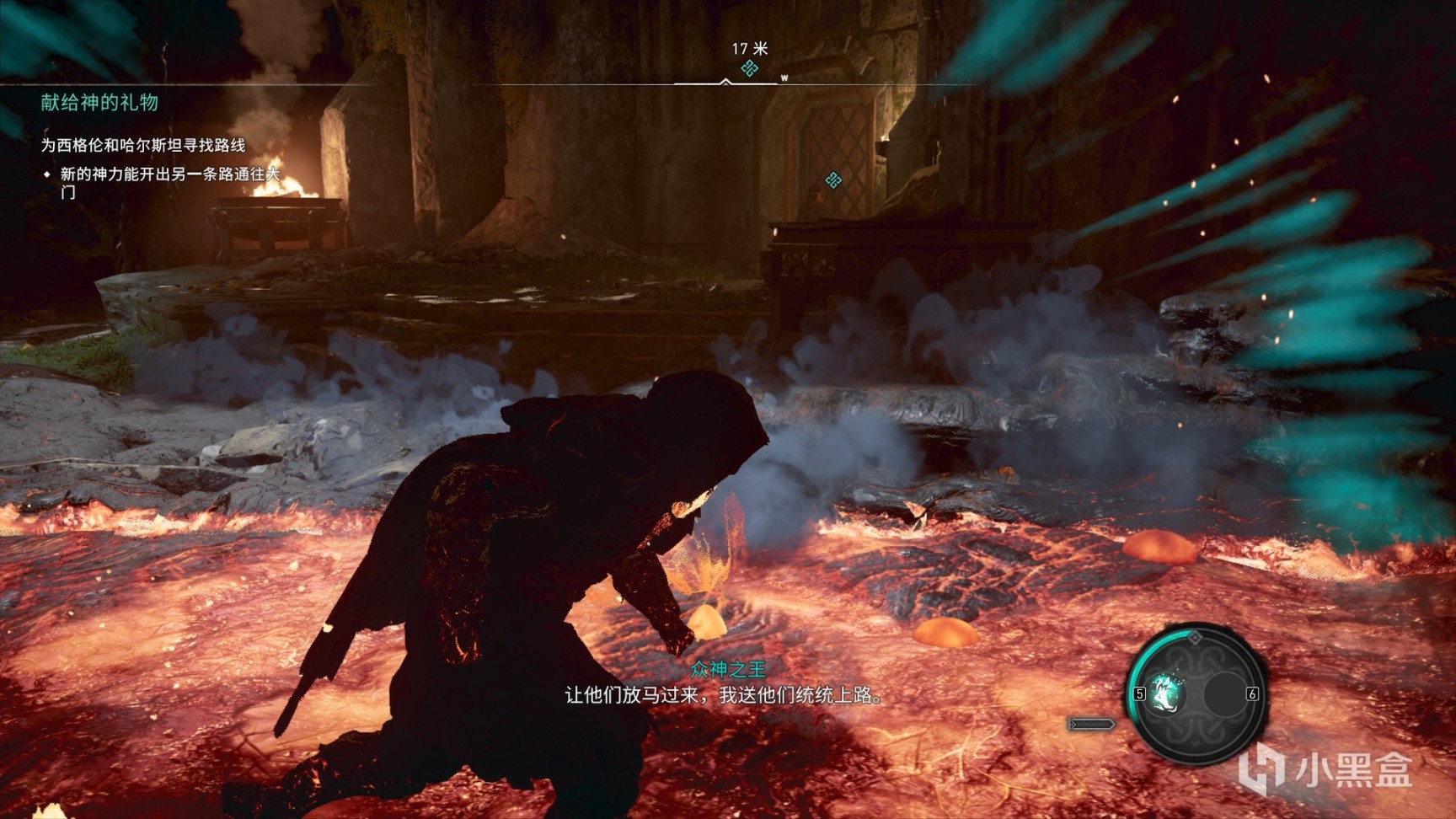Activate the glowing teal power in slot 5
This screenshot has width=1456, height=819.
coord(1167,693)
